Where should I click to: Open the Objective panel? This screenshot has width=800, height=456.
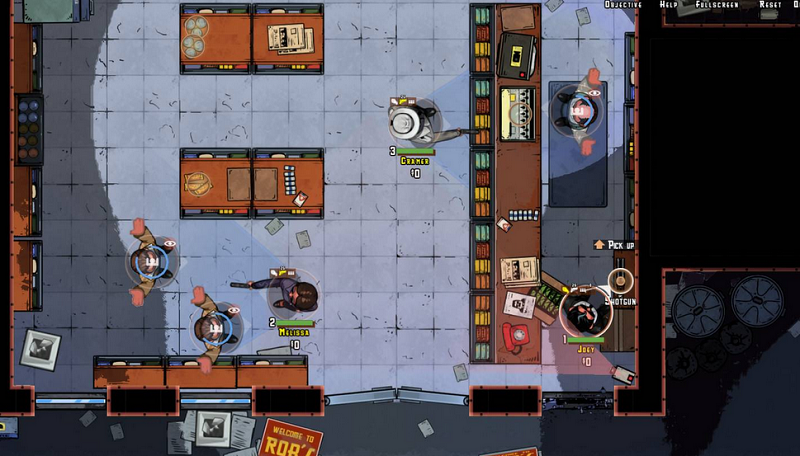pos(624,5)
